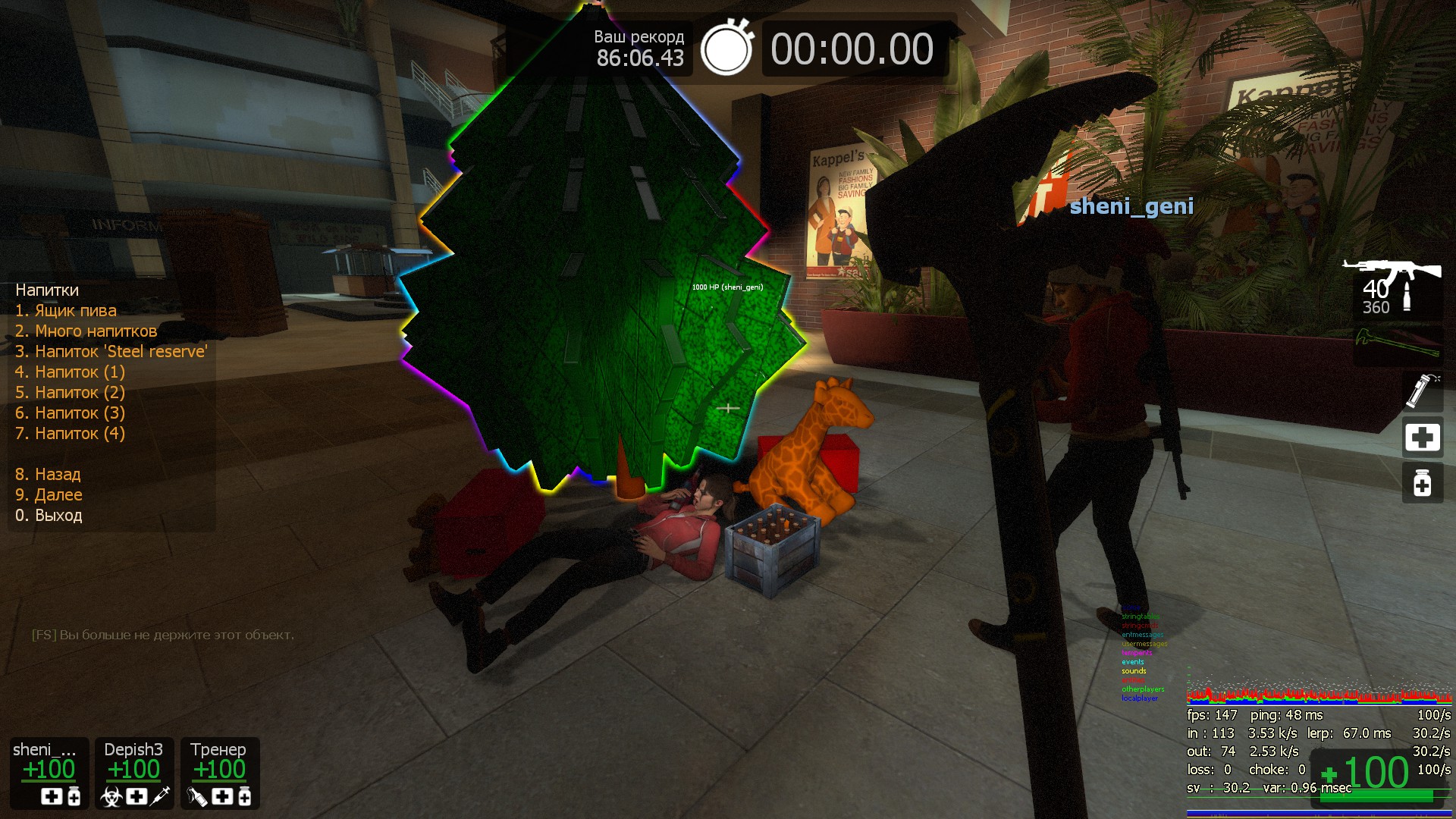This screenshot has width=1456, height=819.
Task: Select 'Напиток (1)' in the menu
Action: 70,372
